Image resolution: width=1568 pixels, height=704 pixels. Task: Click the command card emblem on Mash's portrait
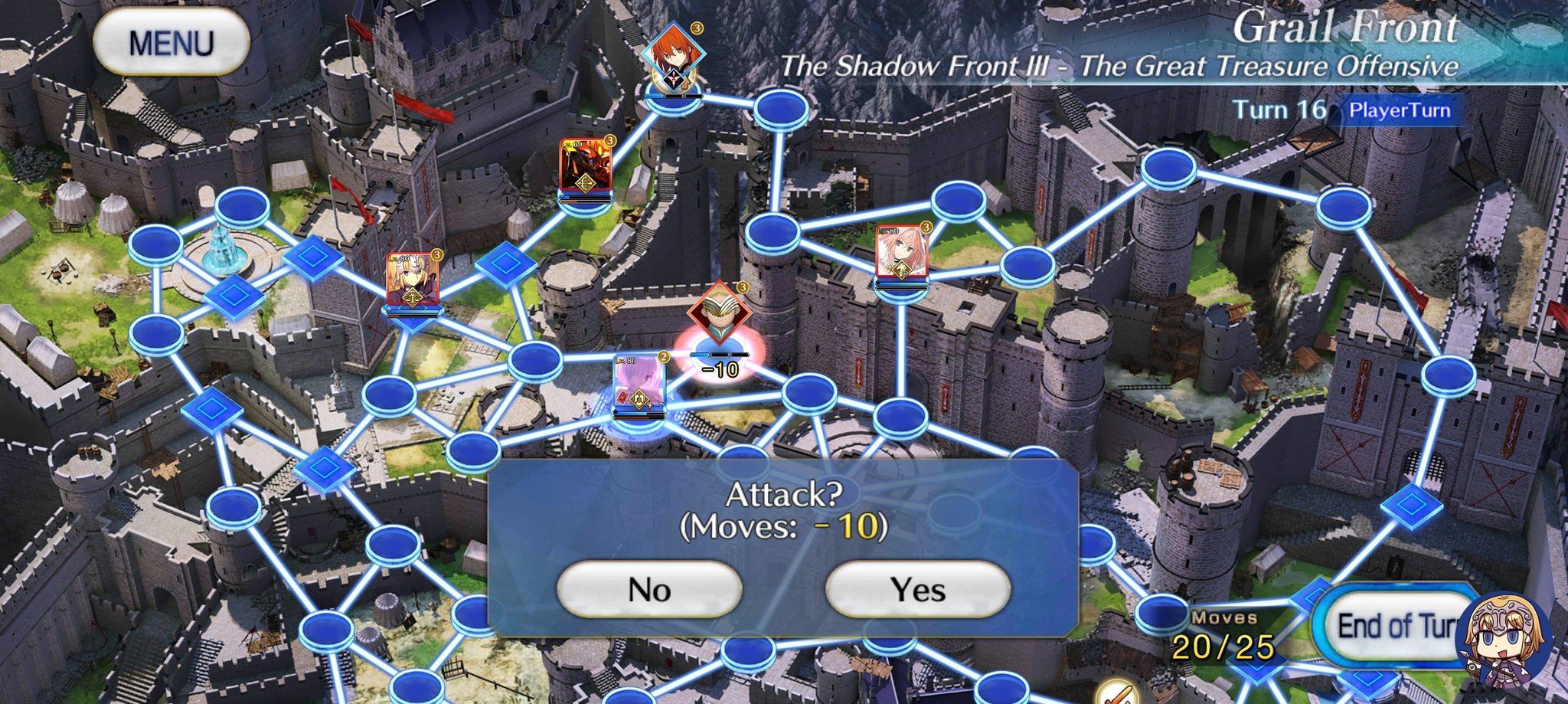point(622,398)
